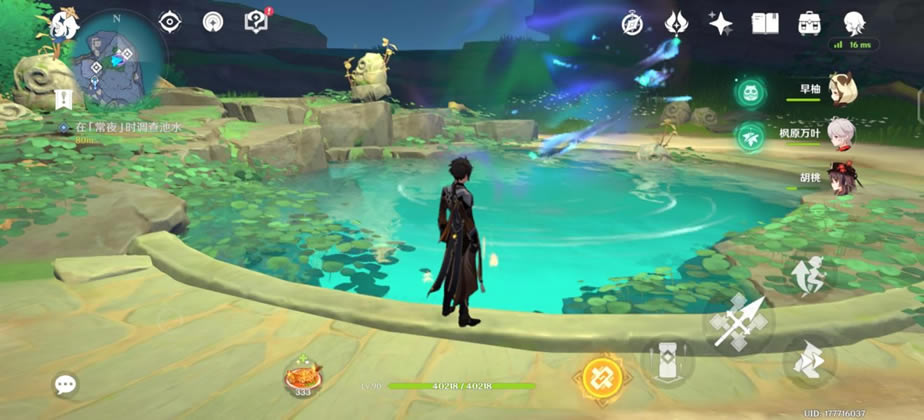Viewport: 924px width, 420px height.
Task: Use the stone pillar elemental skill
Action: [667, 360]
